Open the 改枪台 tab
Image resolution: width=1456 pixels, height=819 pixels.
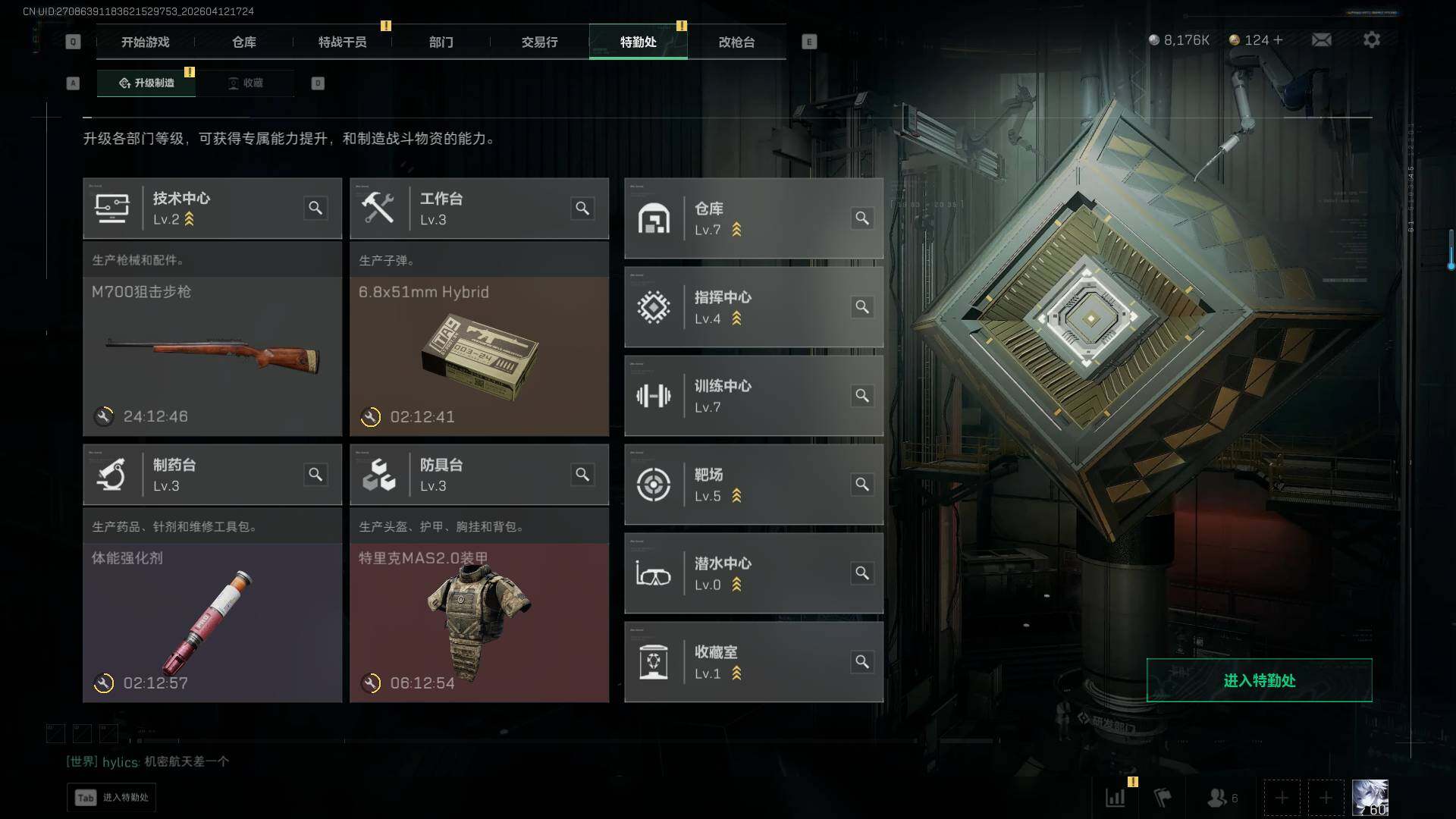click(736, 42)
